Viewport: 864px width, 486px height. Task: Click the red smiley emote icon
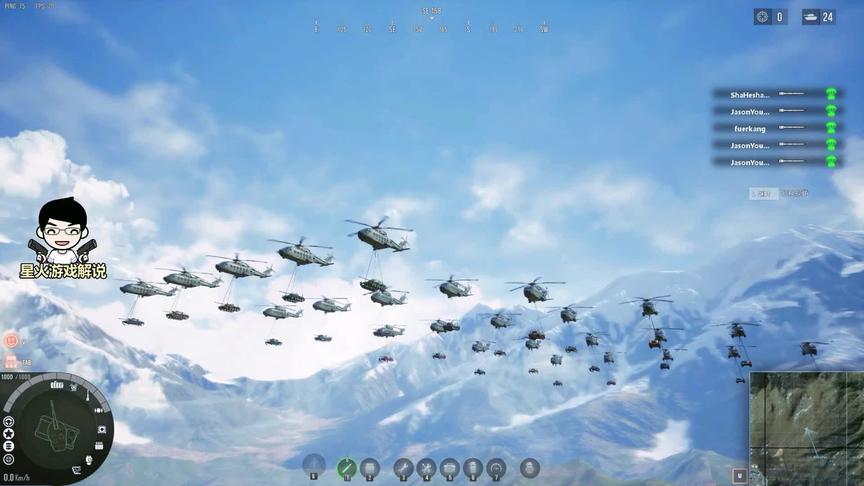[11, 340]
